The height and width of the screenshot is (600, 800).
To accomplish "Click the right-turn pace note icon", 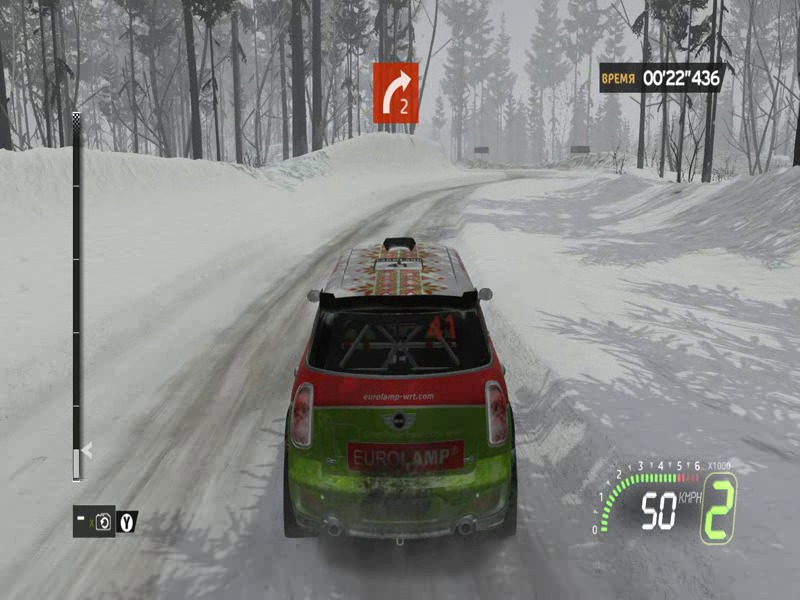I will pos(396,92).
